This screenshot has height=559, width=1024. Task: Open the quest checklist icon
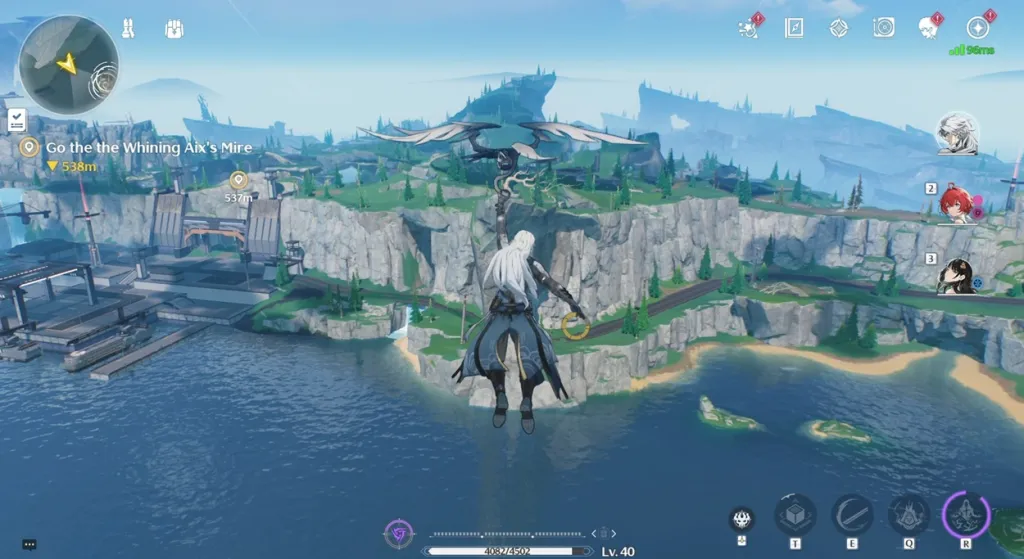coord(17,121)
